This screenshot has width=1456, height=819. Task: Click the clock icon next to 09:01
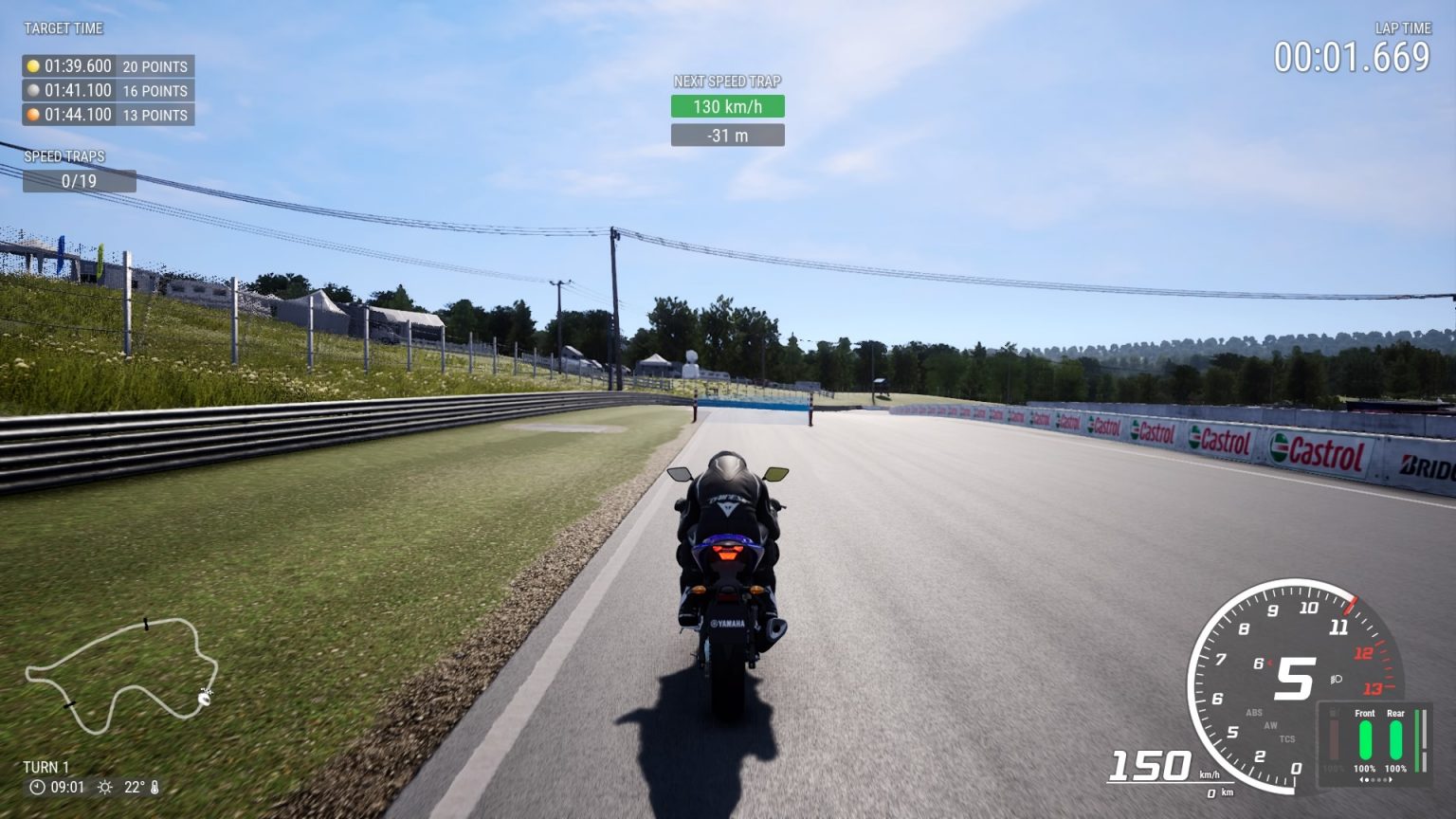tap(36, 786)
